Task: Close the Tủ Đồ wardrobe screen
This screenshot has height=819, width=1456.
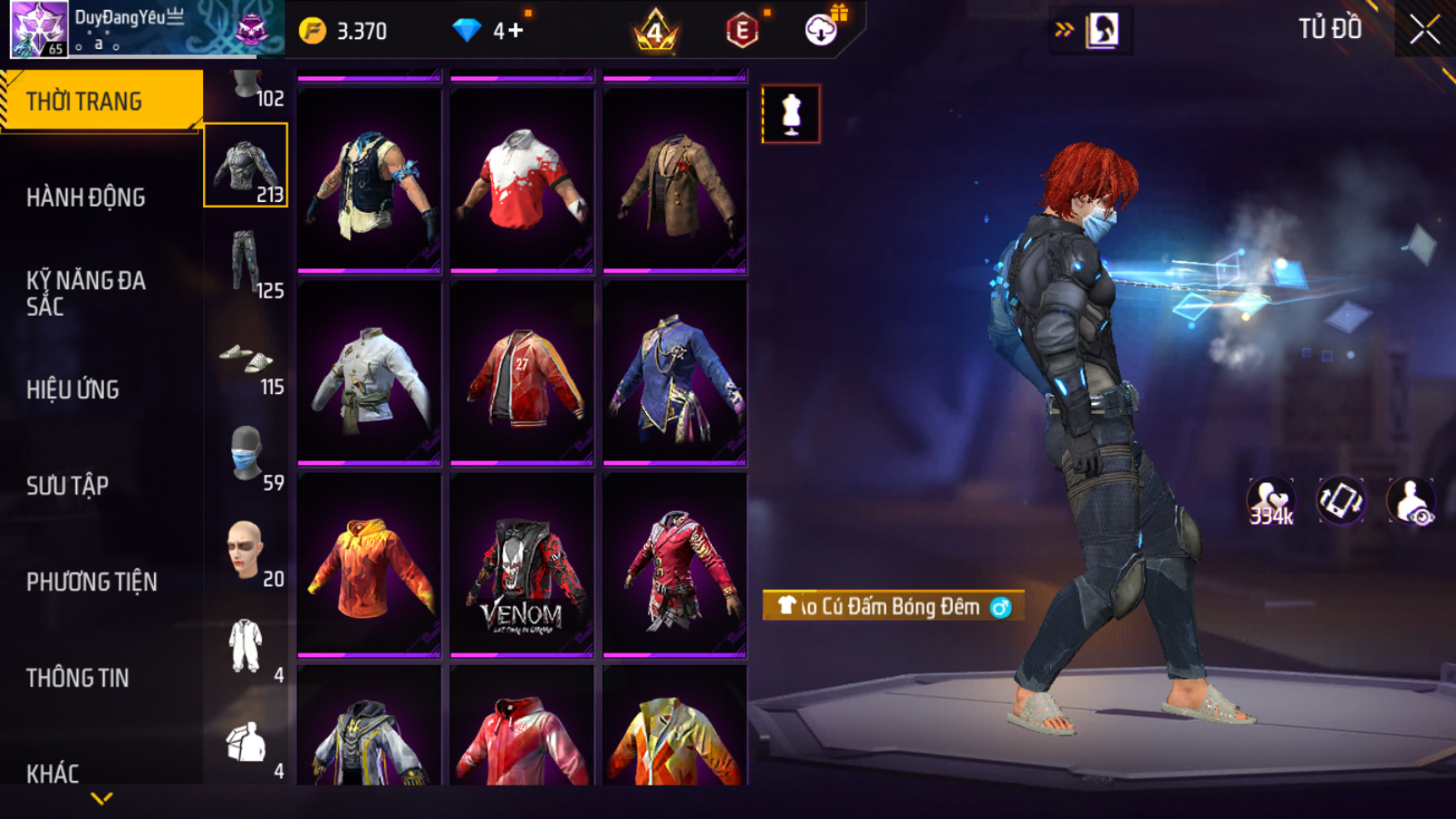Action: coord(1424,30)
